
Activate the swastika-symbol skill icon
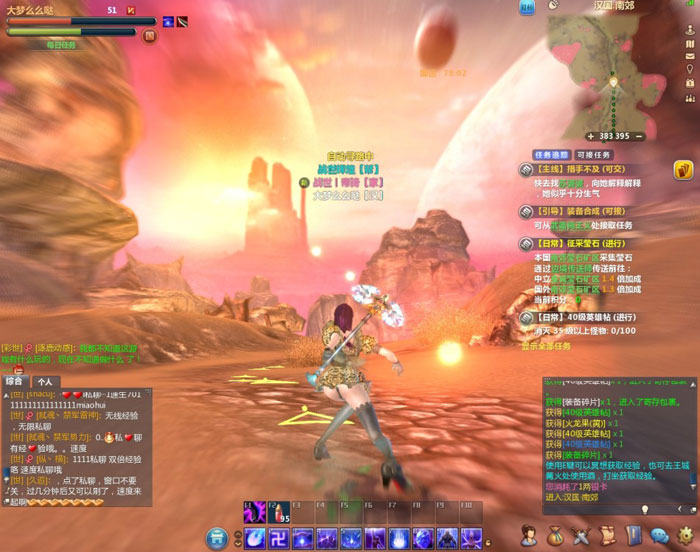coord(279,538)
